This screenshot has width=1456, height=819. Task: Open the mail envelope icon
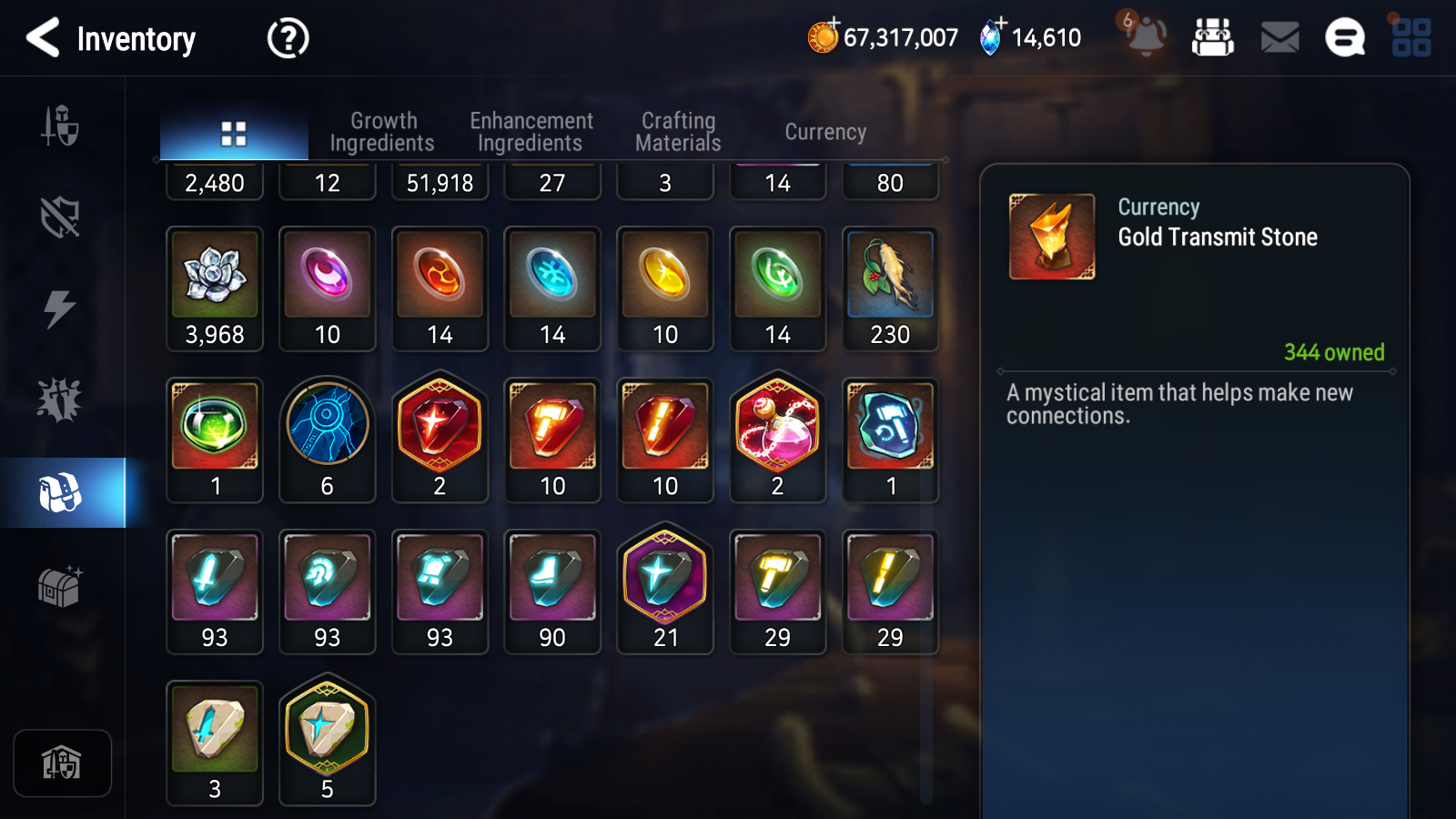(1278, 38)
